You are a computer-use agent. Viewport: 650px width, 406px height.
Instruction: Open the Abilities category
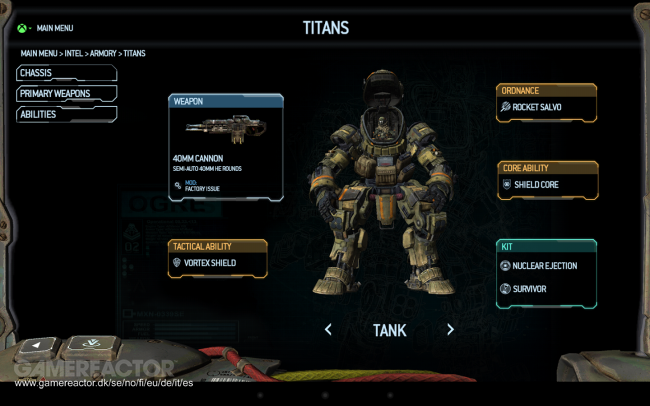pos(66,114)
